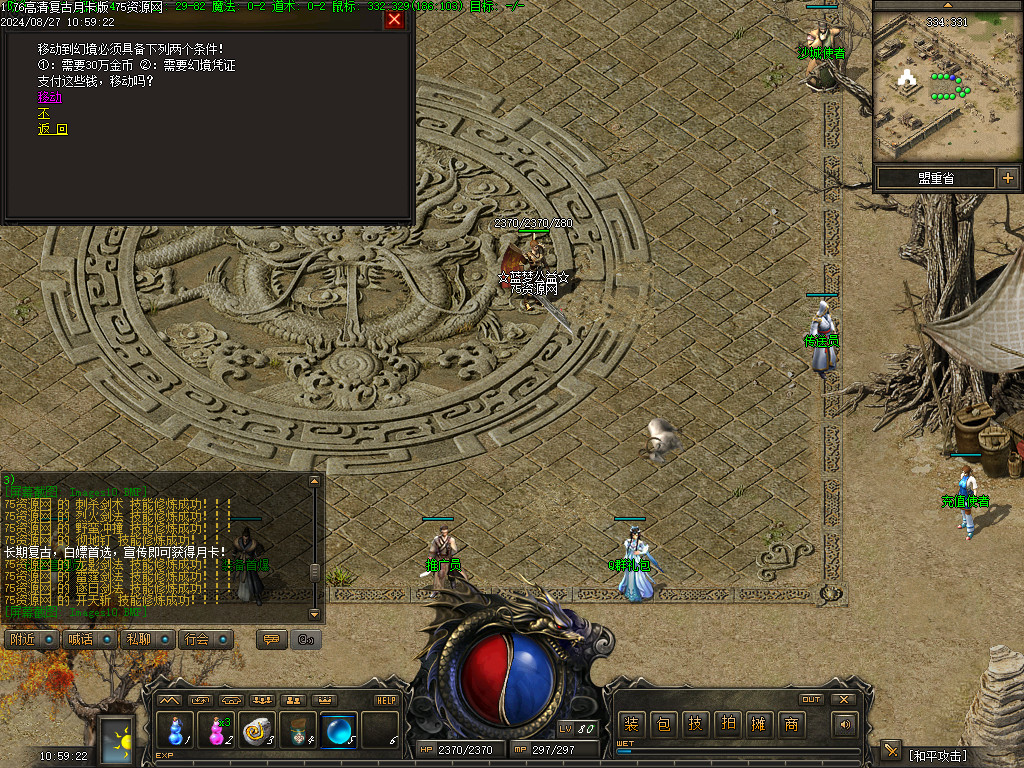The width and height of the screenshot is (1024, 768).
Task: Open the equipment panel (装)
Action: (631, 724)
